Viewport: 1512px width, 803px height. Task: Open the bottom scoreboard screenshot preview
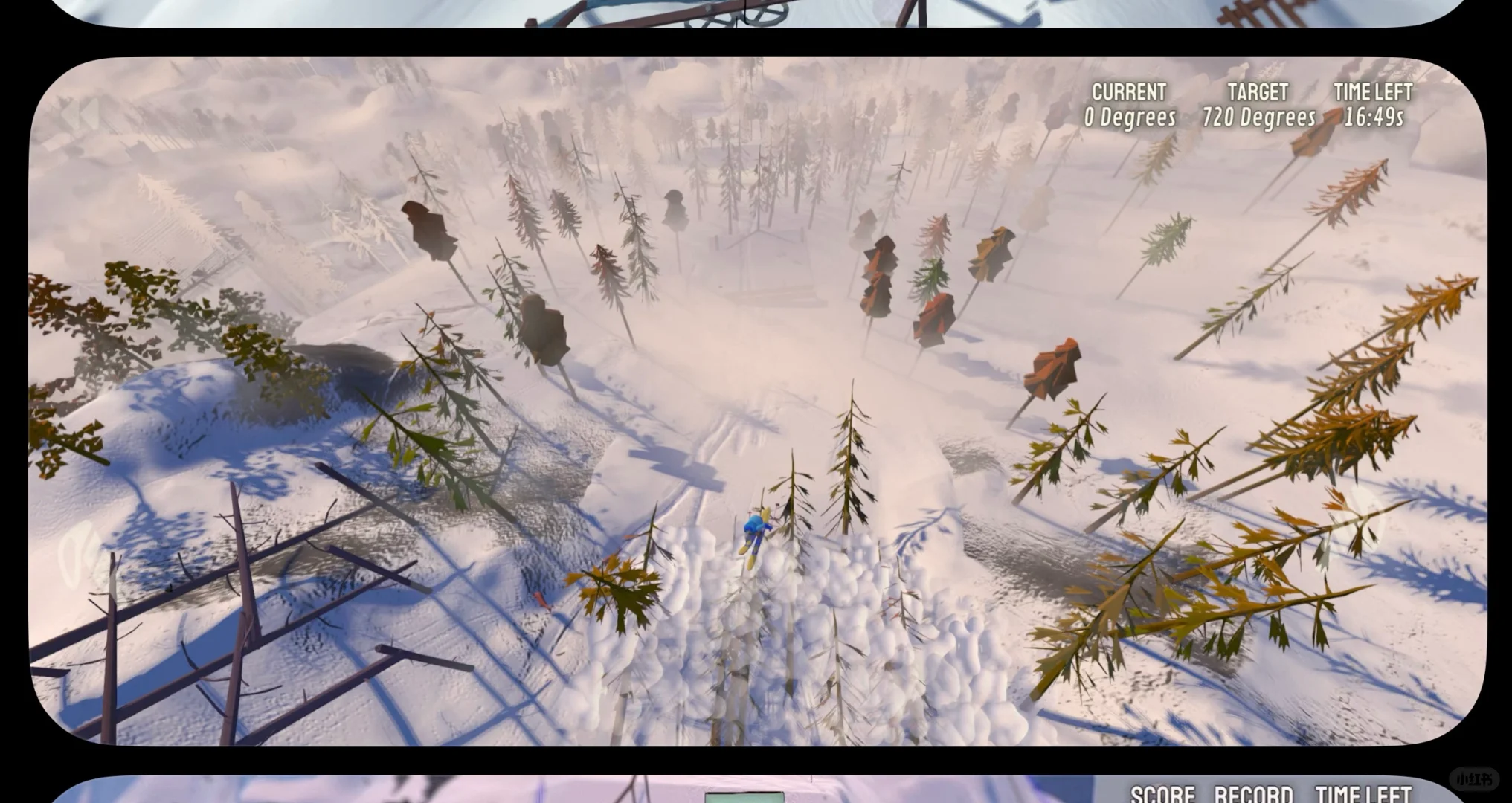point(744,790)
